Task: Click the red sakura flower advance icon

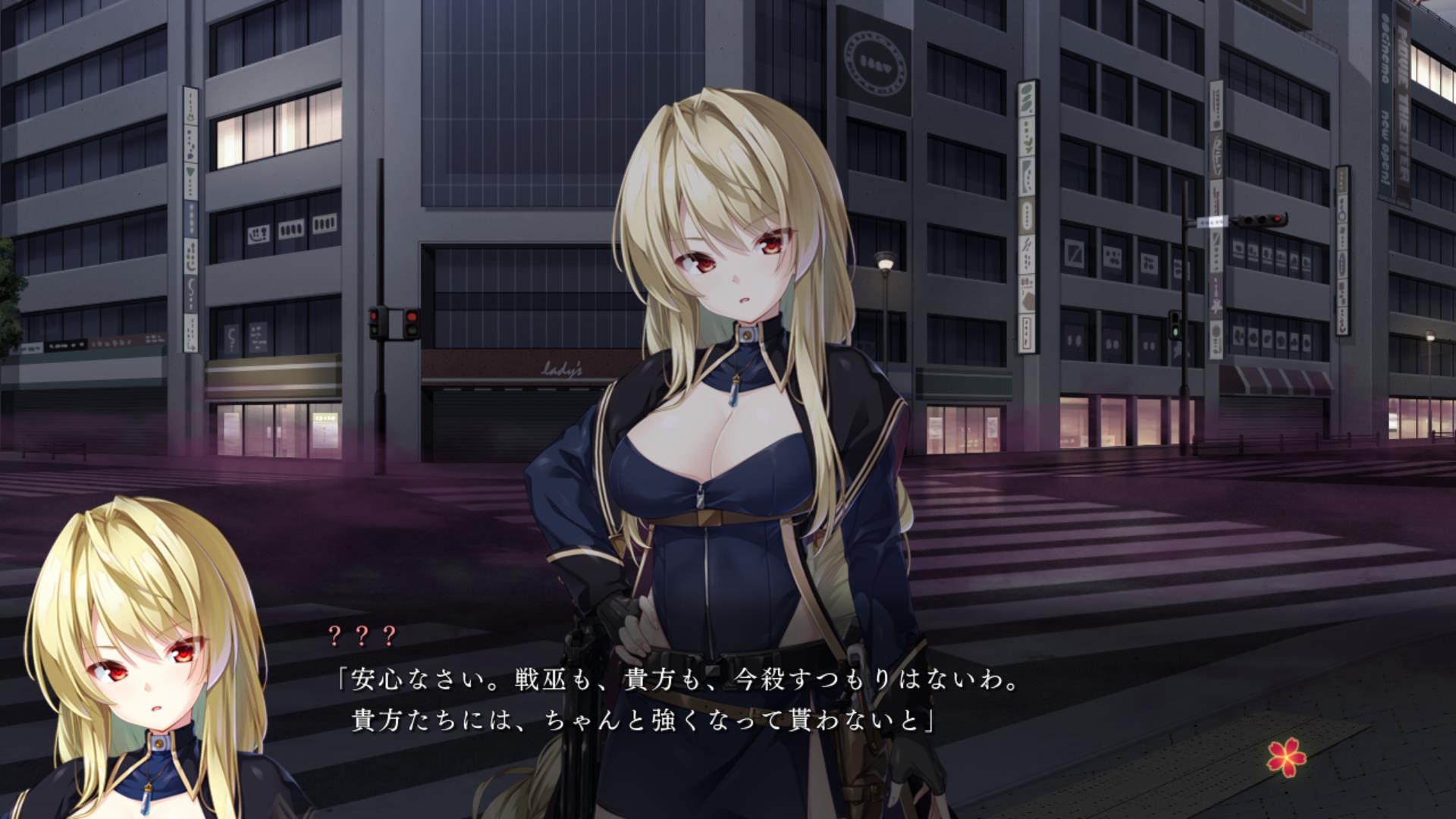Action: (x=1288, y=757)
